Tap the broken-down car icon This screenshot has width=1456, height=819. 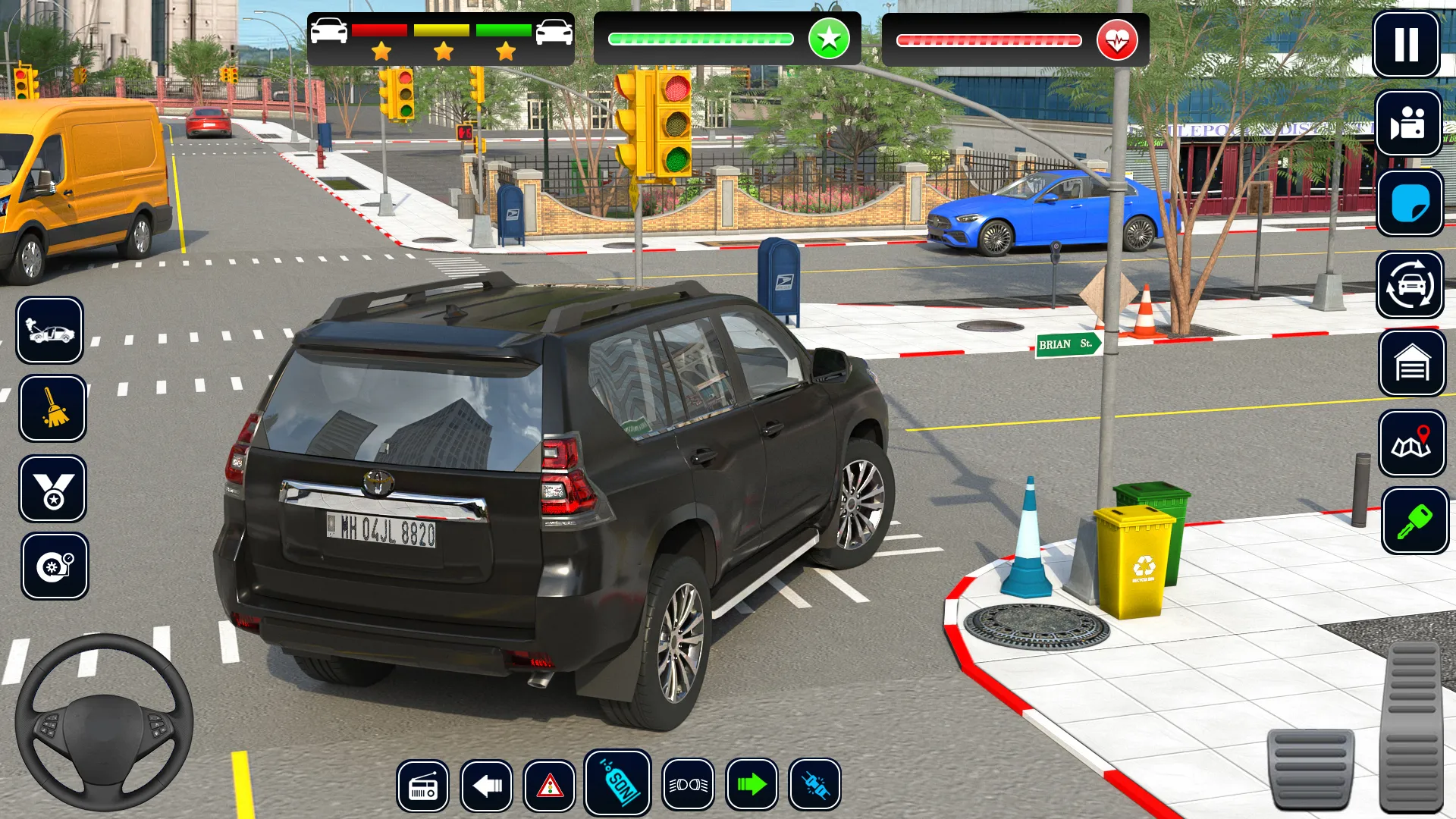(x=50, y=331)
